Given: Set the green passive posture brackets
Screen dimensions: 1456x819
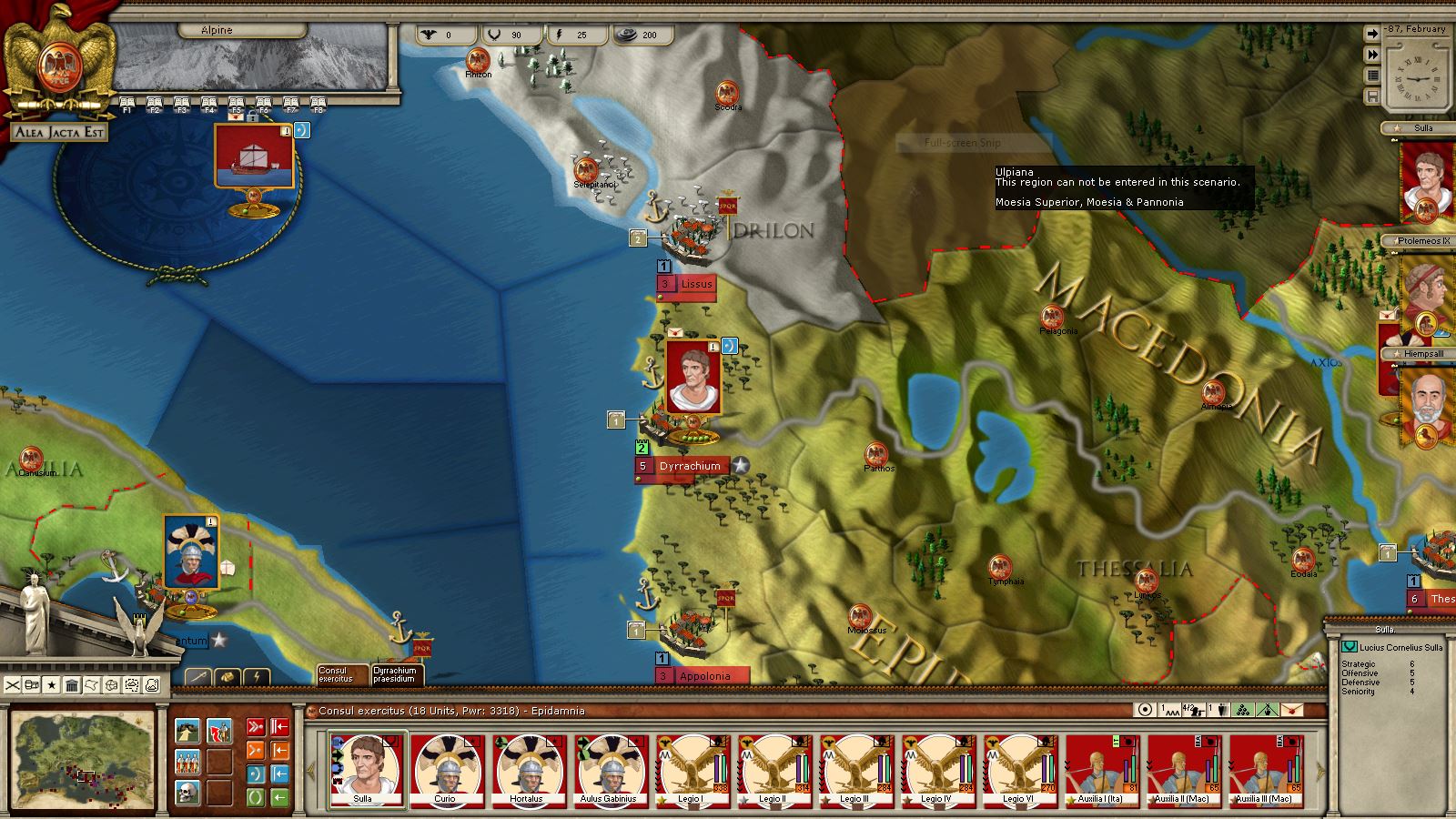Looking at the screenshot, I should point(256,797).
